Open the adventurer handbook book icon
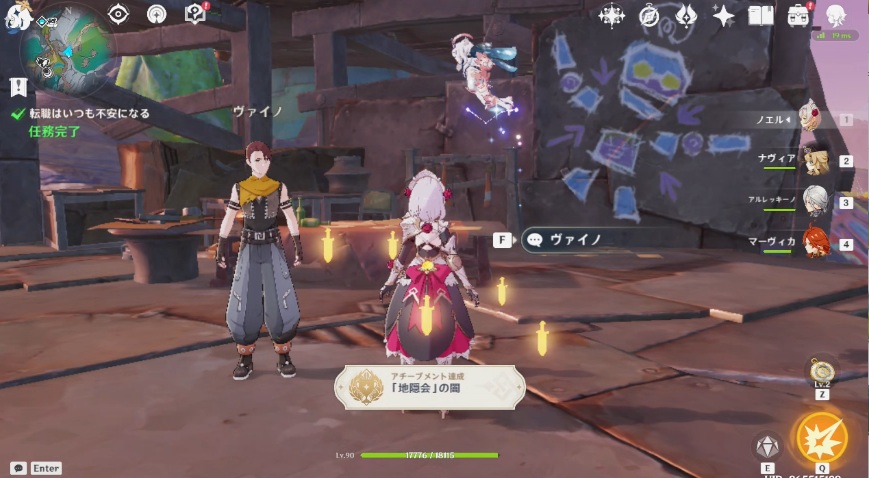The height and width of the screenshot is (478, 869). (761, 15)
